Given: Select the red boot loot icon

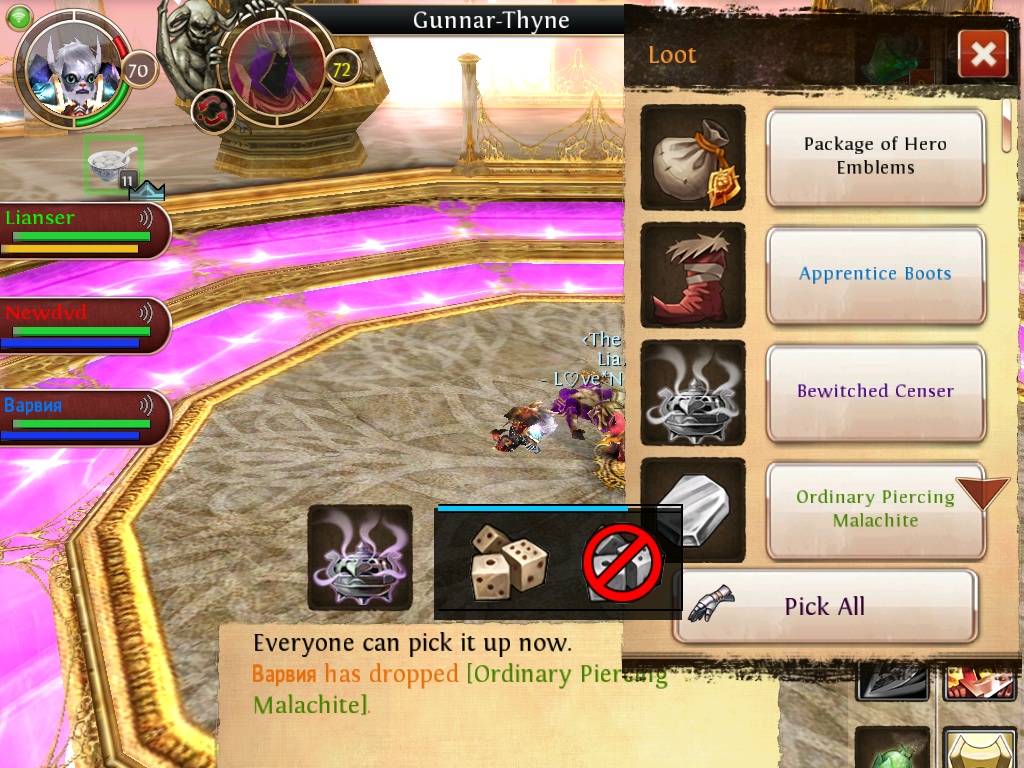Looking at the screenshot, I should pos(692,275).
